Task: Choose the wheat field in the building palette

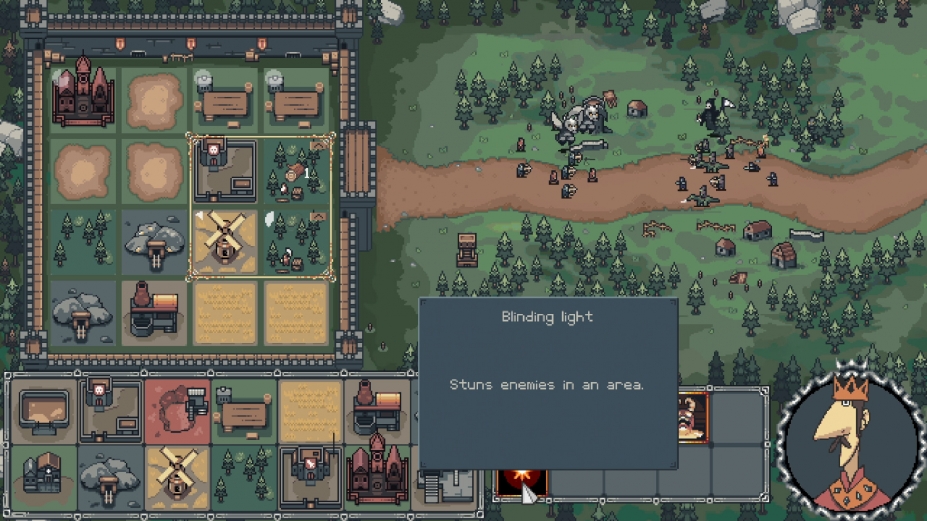Action: [x=310, y=409]
